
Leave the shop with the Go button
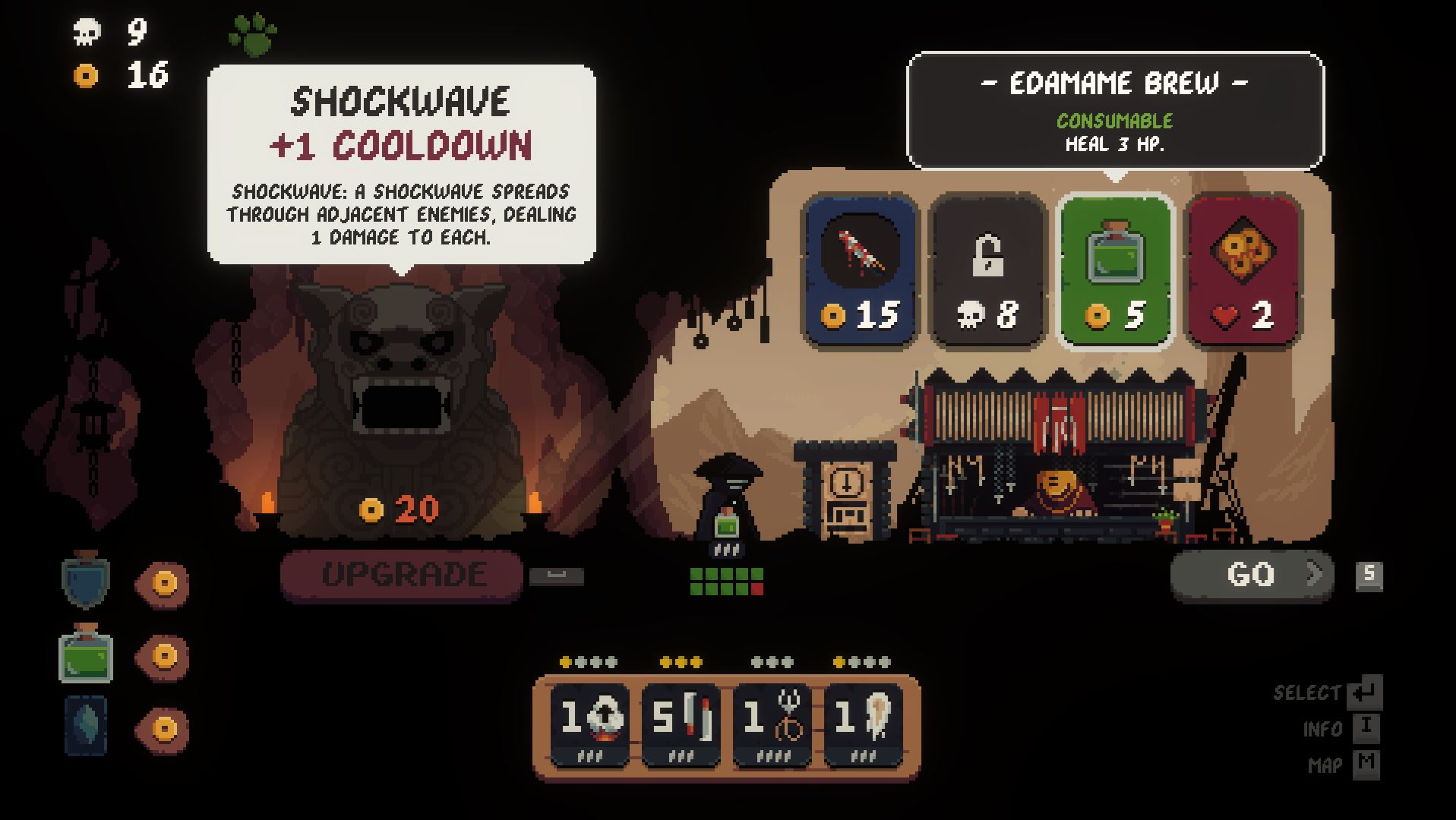[1252, 575]
